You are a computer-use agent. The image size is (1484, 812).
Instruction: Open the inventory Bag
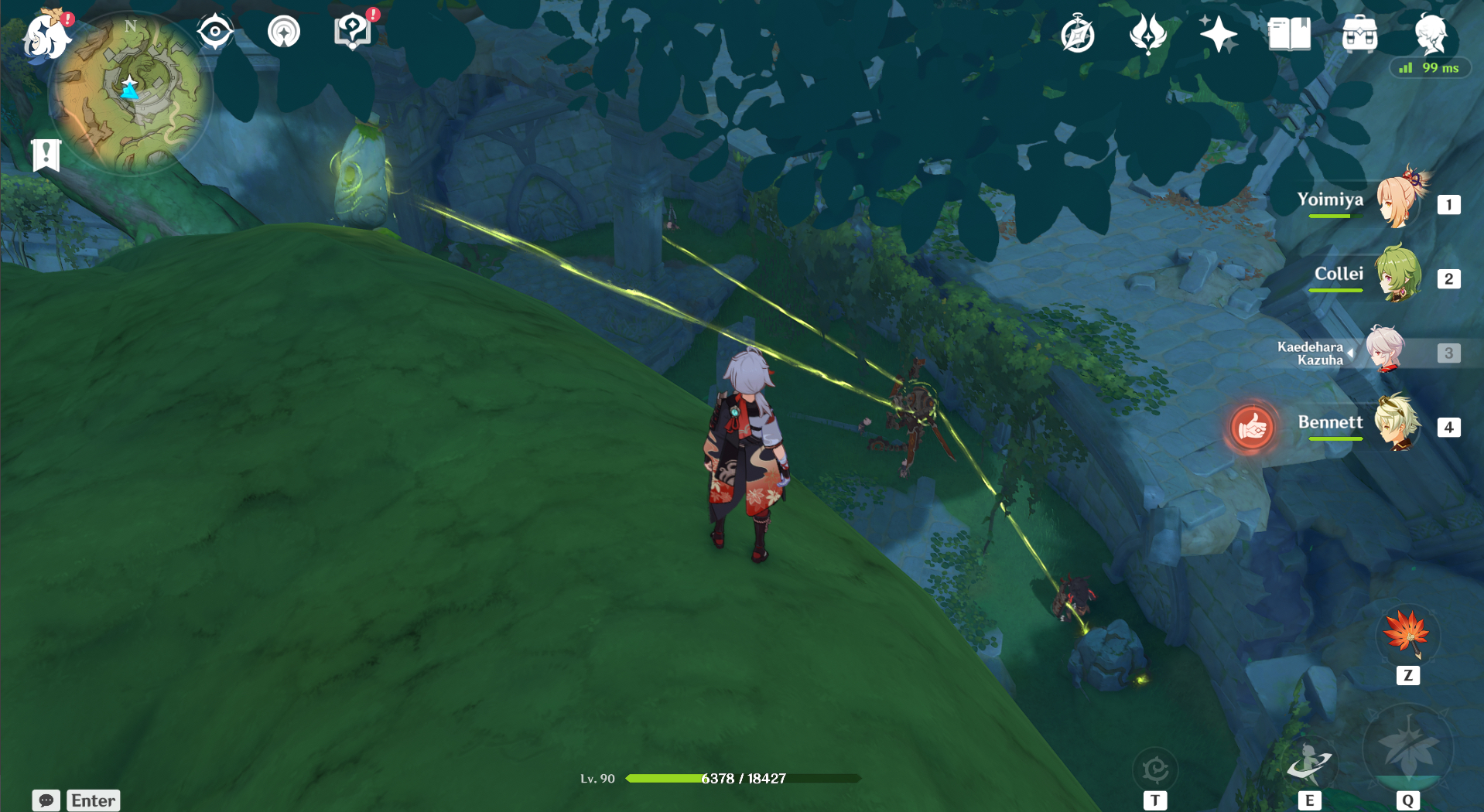pyautogui.click(x=1360, y=34)
